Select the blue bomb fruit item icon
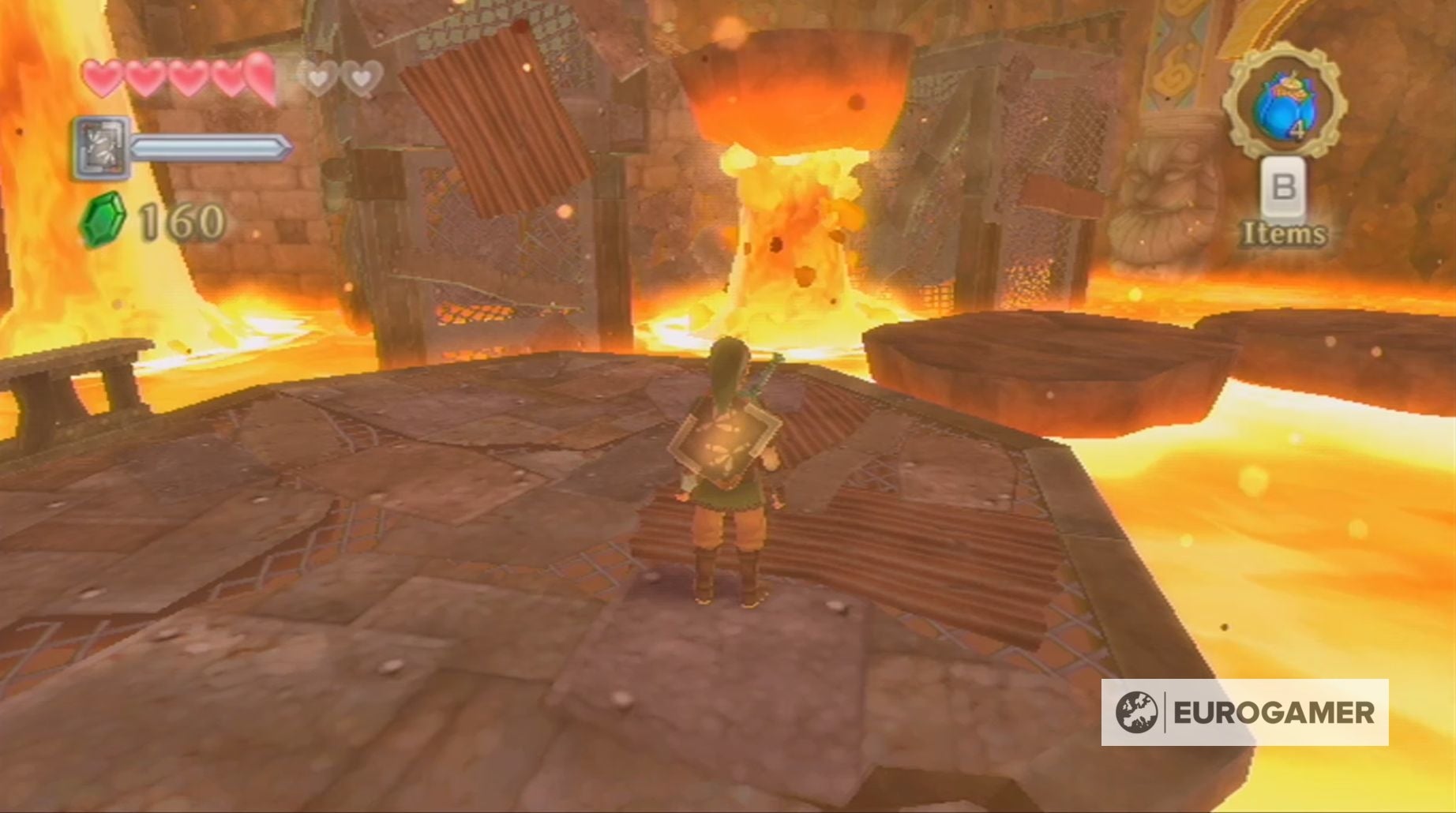The width and height of the screenshot is (1456, 813). tap(1285, 107)
